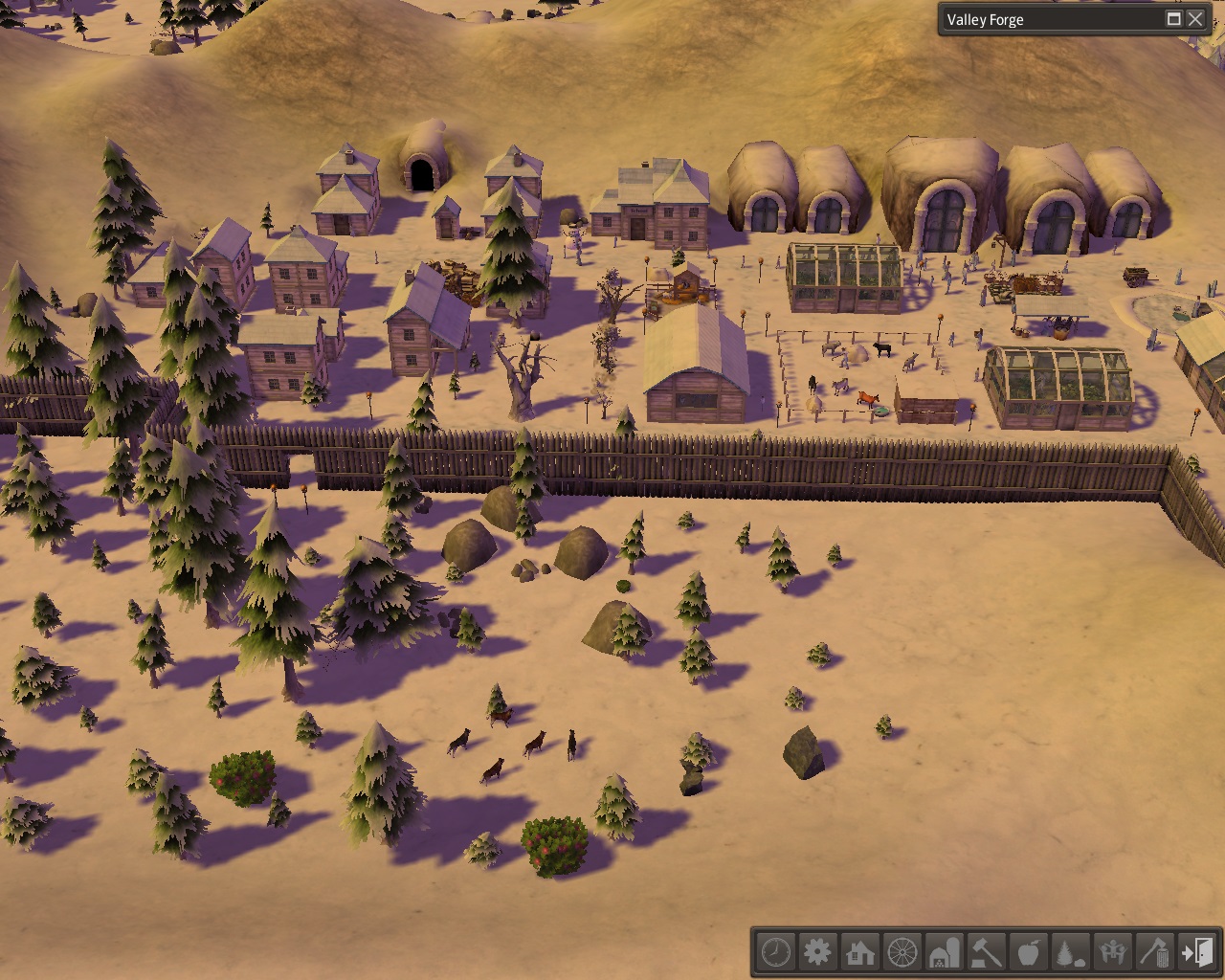Open the barn and silo storage menu

[x=945, y=952]
